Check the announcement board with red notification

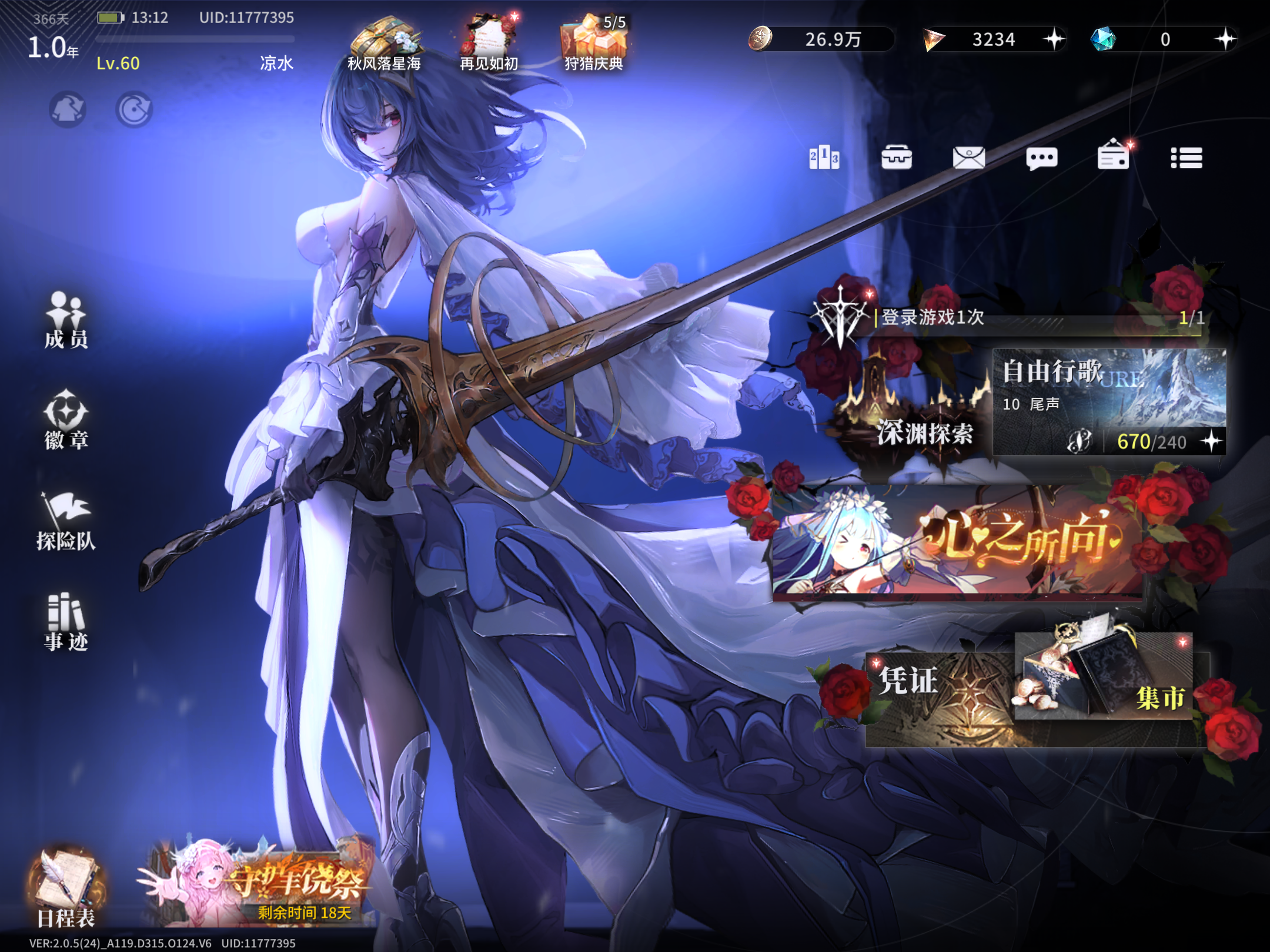(x=1113, y=157)
